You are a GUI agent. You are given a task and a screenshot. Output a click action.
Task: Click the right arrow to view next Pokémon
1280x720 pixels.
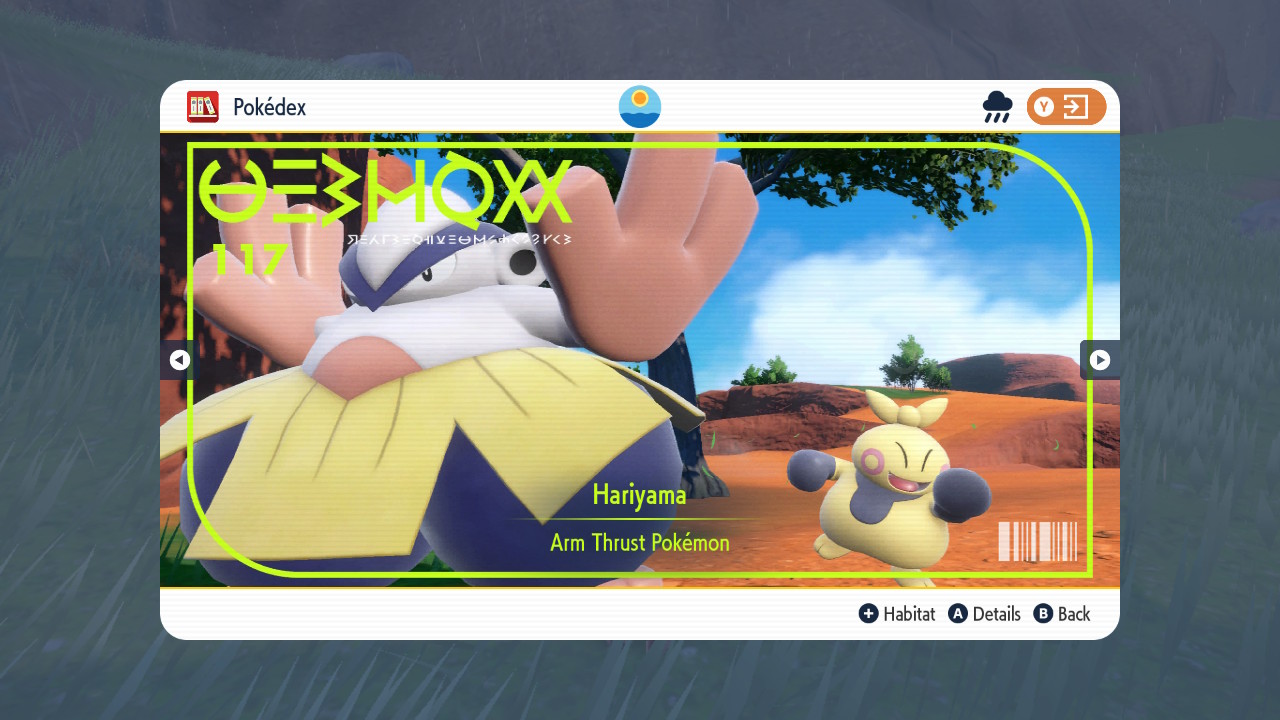(x=1100, y=360)
